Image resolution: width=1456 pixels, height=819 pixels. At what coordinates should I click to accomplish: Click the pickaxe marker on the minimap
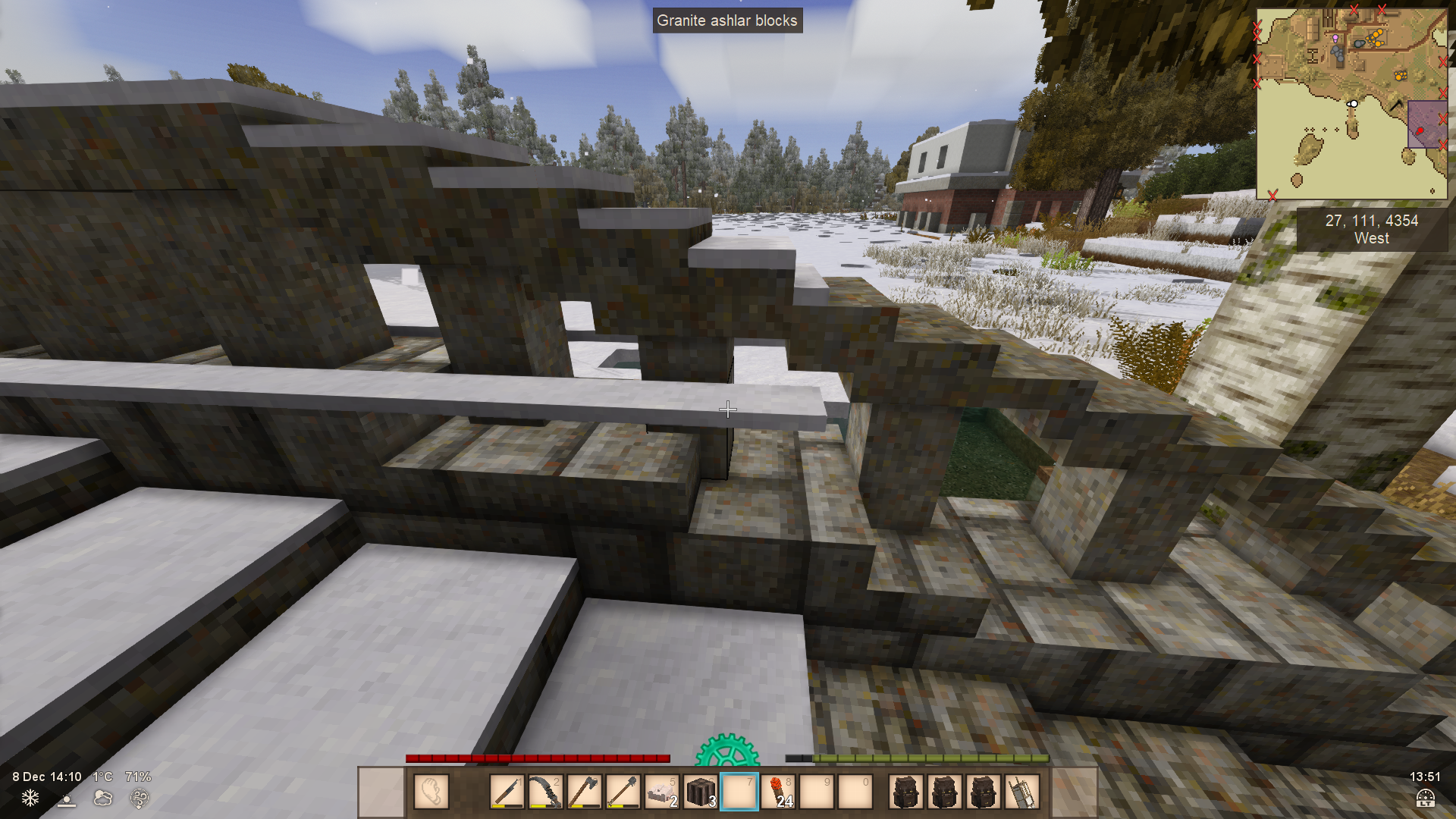(1395, 105)
